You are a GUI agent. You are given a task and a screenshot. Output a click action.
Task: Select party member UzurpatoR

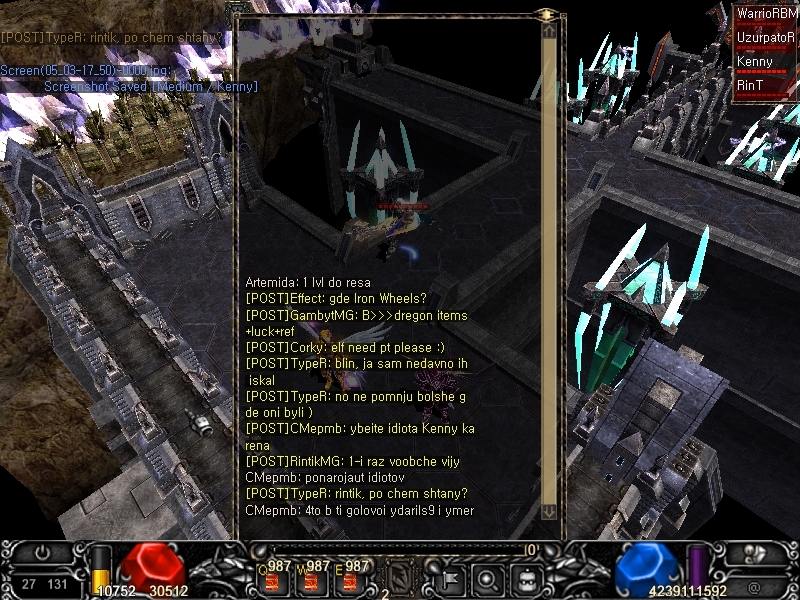(767, 38)
